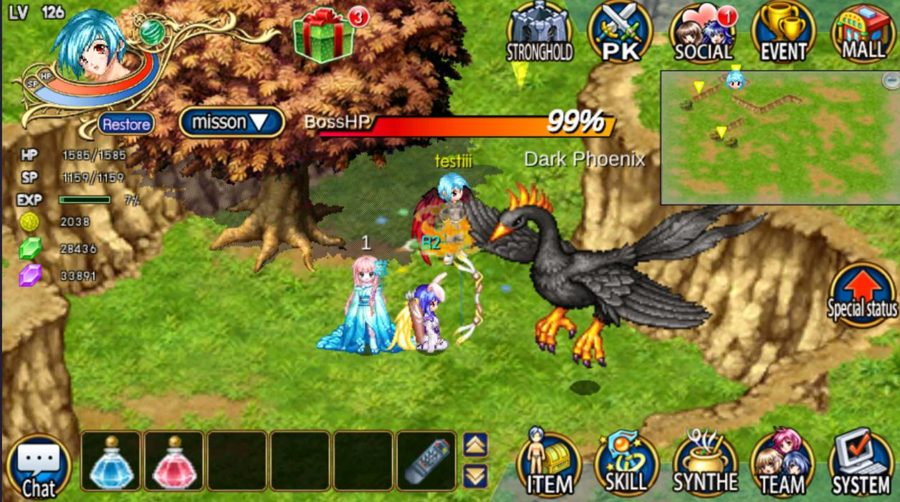Image resolution: width=900 pixels, height=502 pixels.
Task: Visit the Mall shop
Action: 863,30
